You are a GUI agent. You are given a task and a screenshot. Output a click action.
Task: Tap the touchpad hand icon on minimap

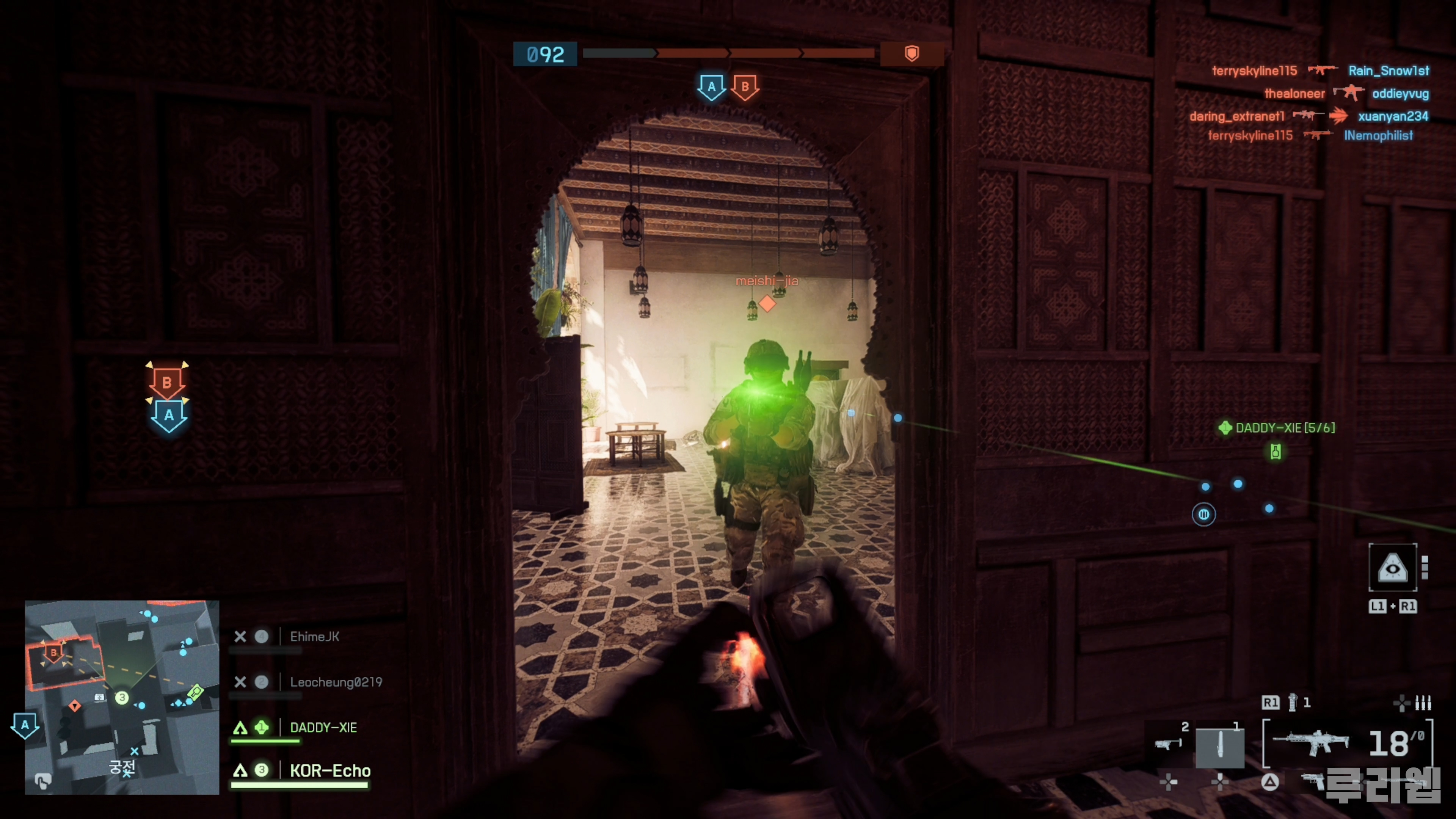[43, 781]
